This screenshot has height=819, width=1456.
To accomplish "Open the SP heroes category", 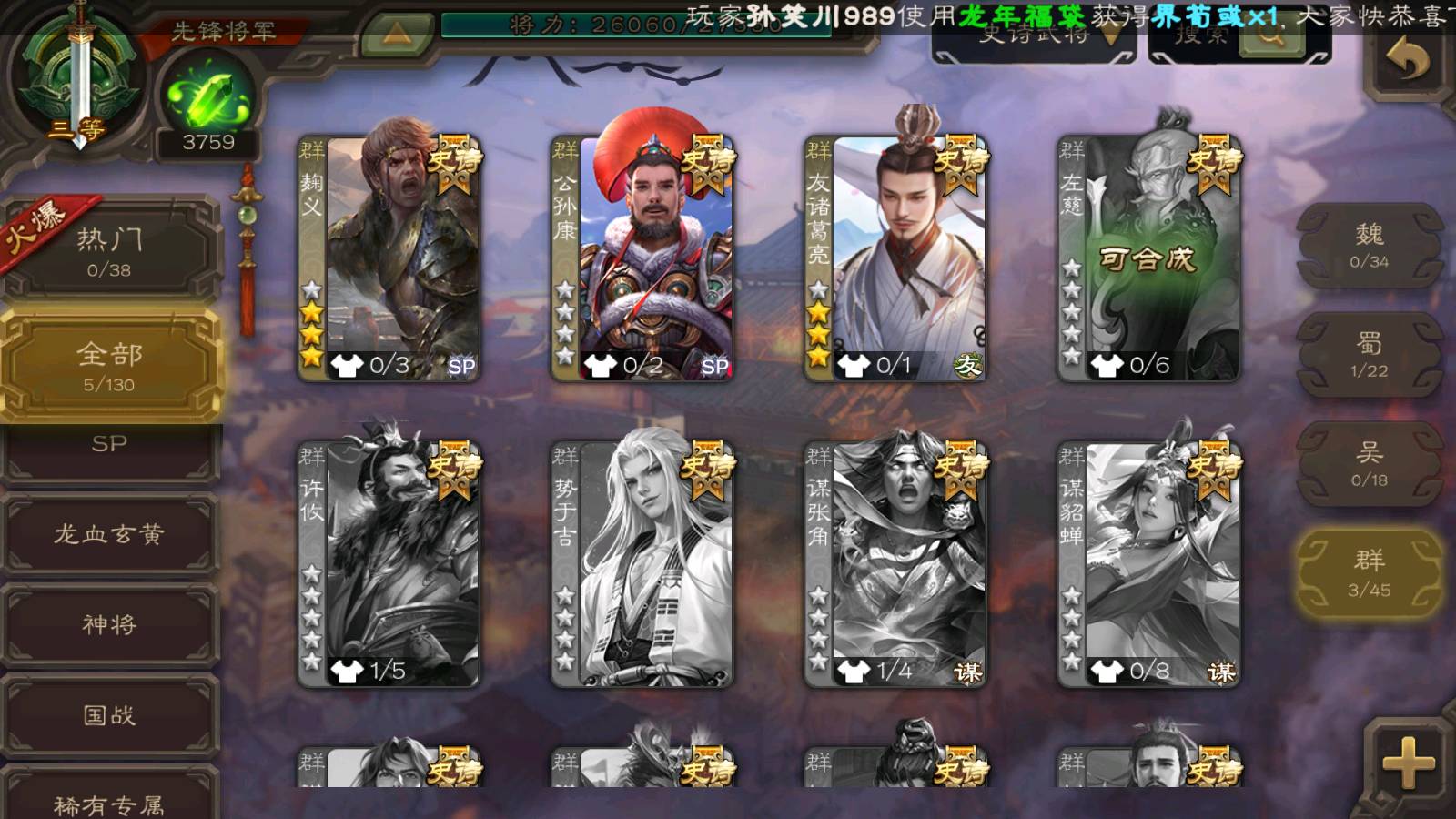I will pyautogui.click(x=109, y=448).
